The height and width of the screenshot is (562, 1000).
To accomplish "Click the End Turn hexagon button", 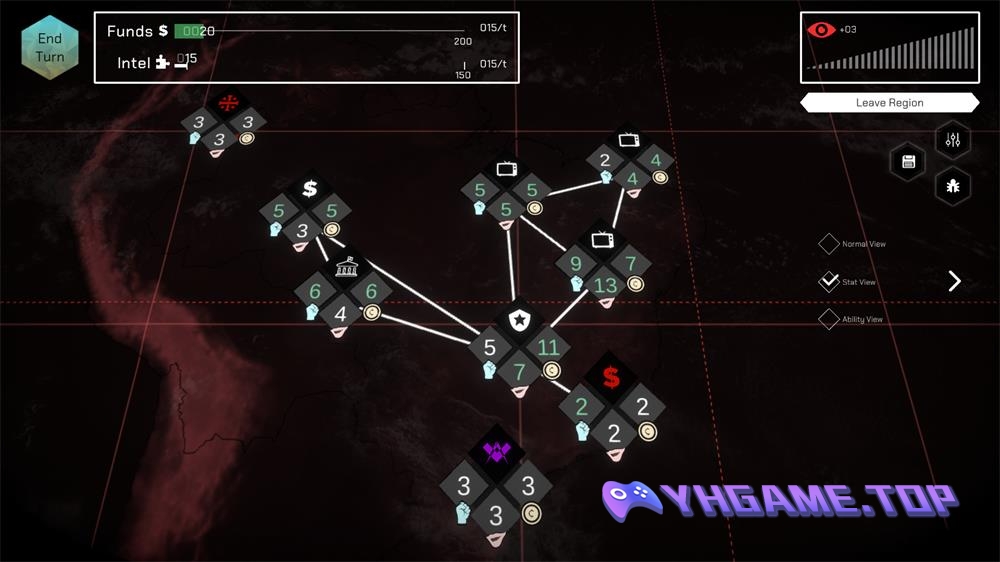I will pyautogui.click(x=50, y=48).
